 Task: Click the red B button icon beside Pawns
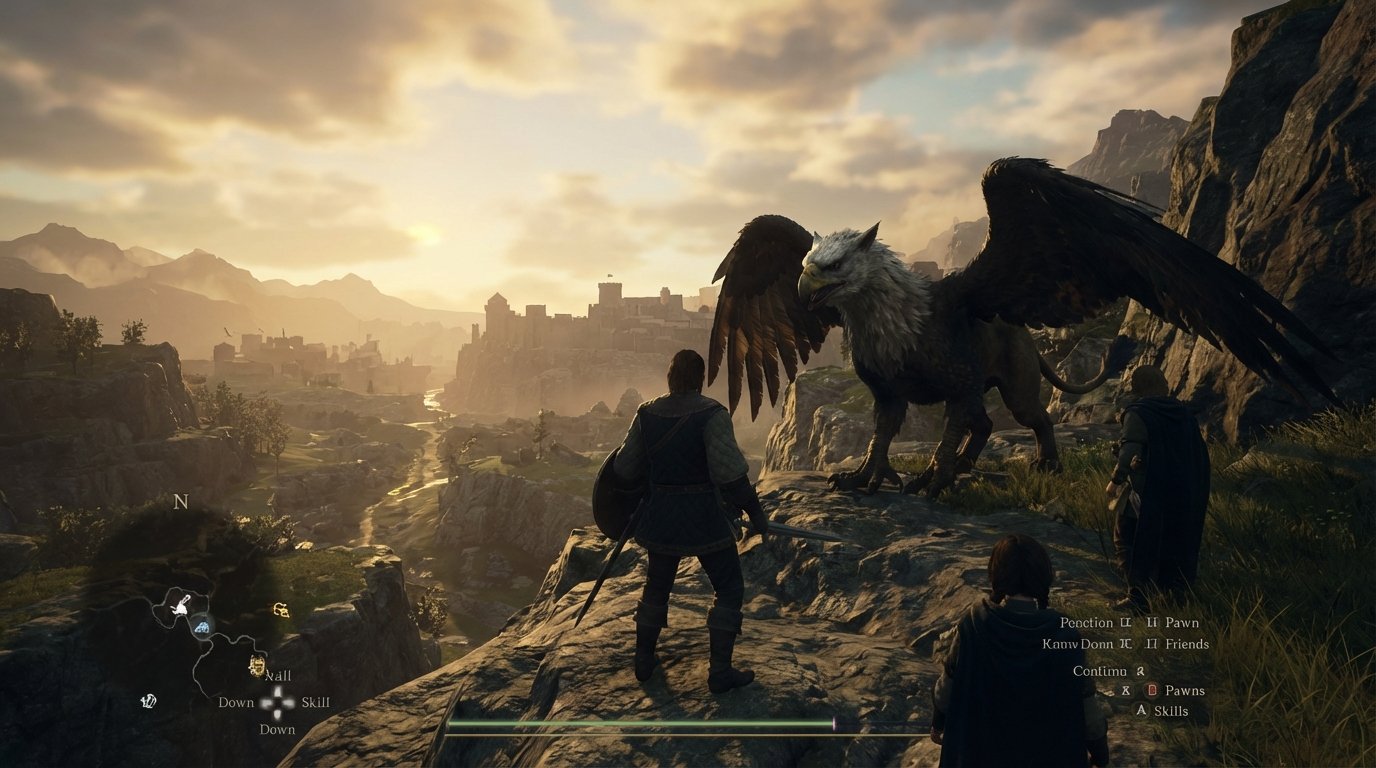click(x=1152, y=691)
